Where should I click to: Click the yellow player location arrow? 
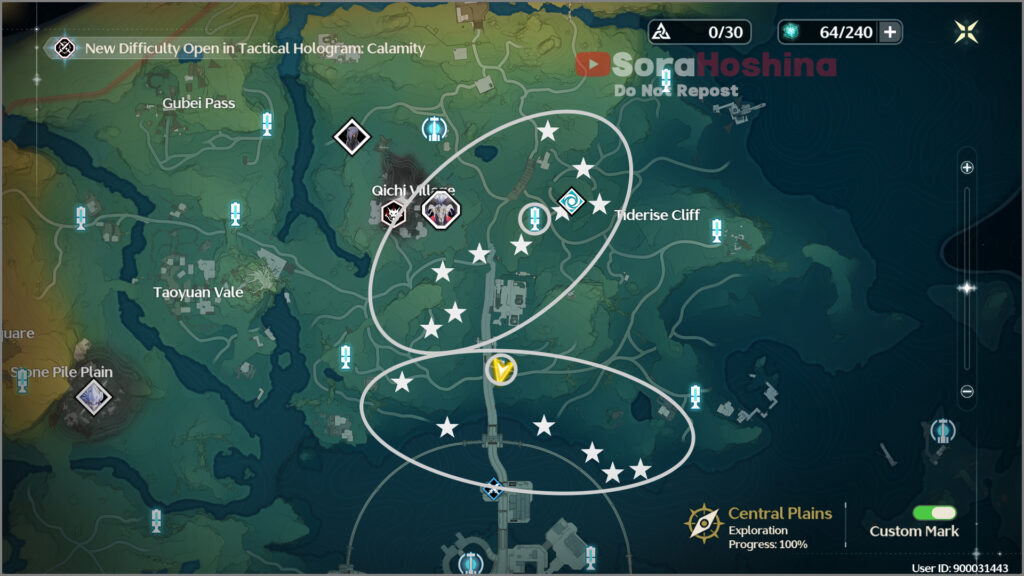(503, 371)
